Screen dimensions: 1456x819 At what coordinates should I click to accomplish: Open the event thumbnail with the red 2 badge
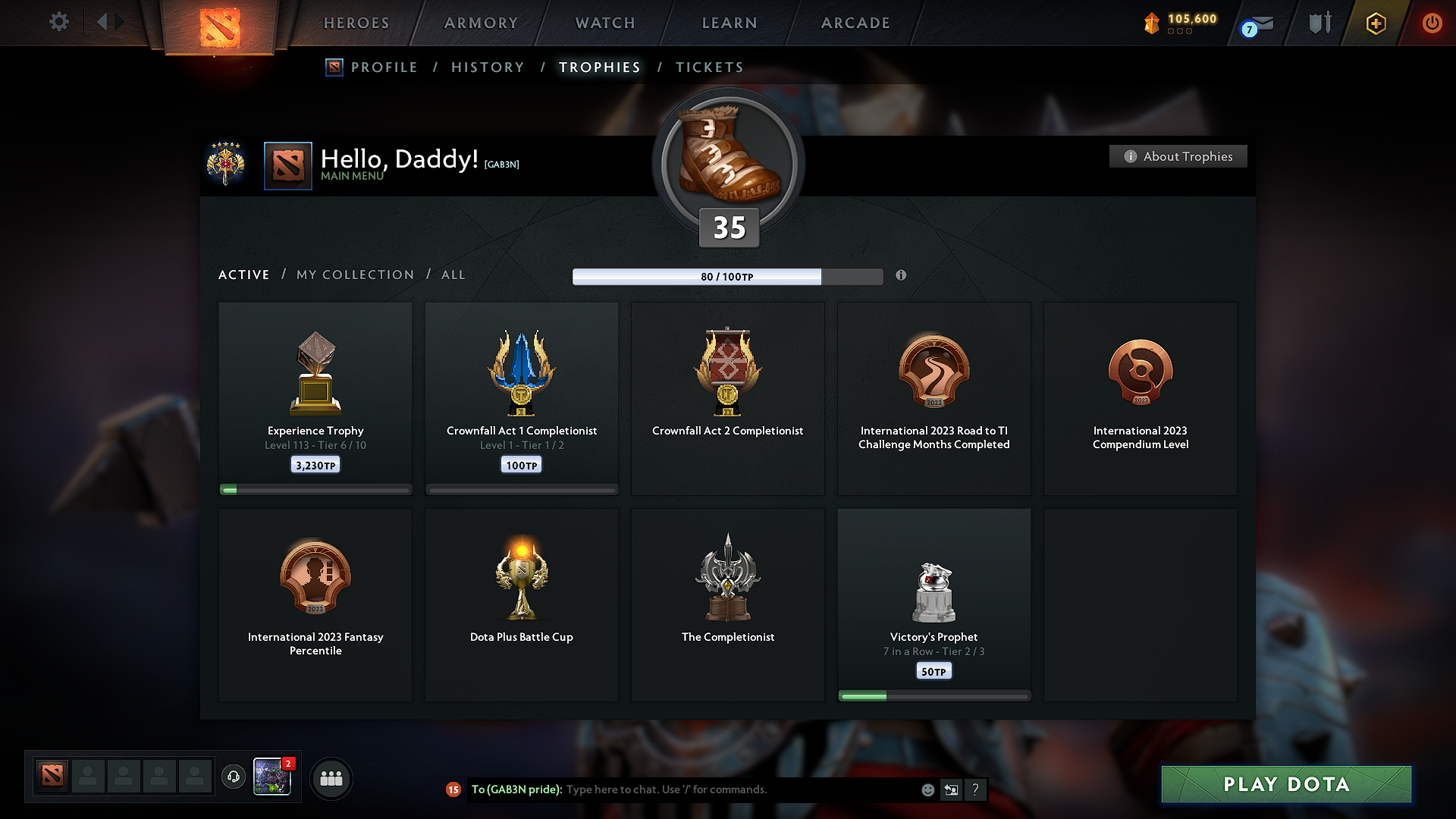[x=273, y=778]
